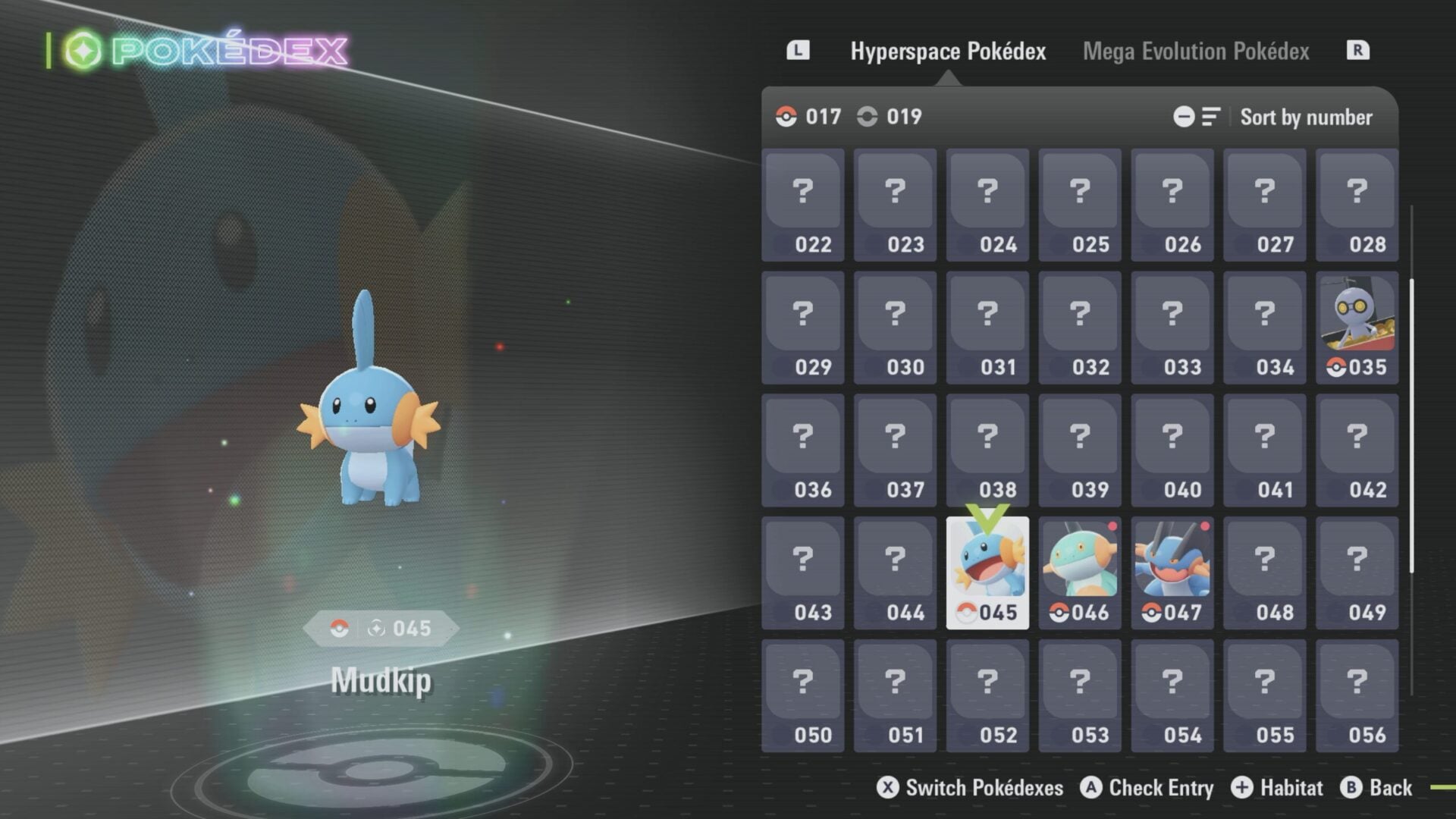Viewport: 1456px width, 819px height.
Task: Select the minus filter icon near Sort by number
Action: [1185, 117]
